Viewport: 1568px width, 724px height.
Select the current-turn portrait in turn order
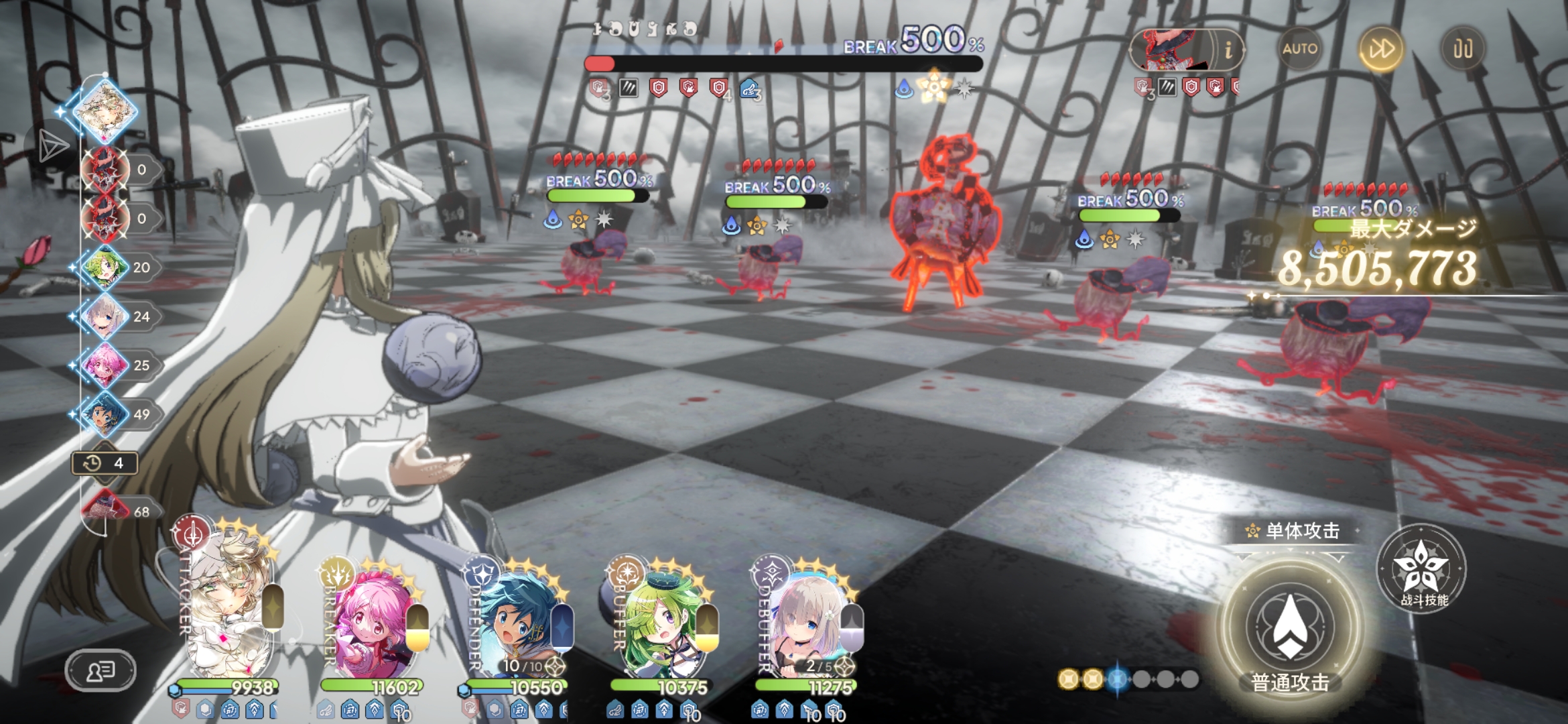(106, 109)
